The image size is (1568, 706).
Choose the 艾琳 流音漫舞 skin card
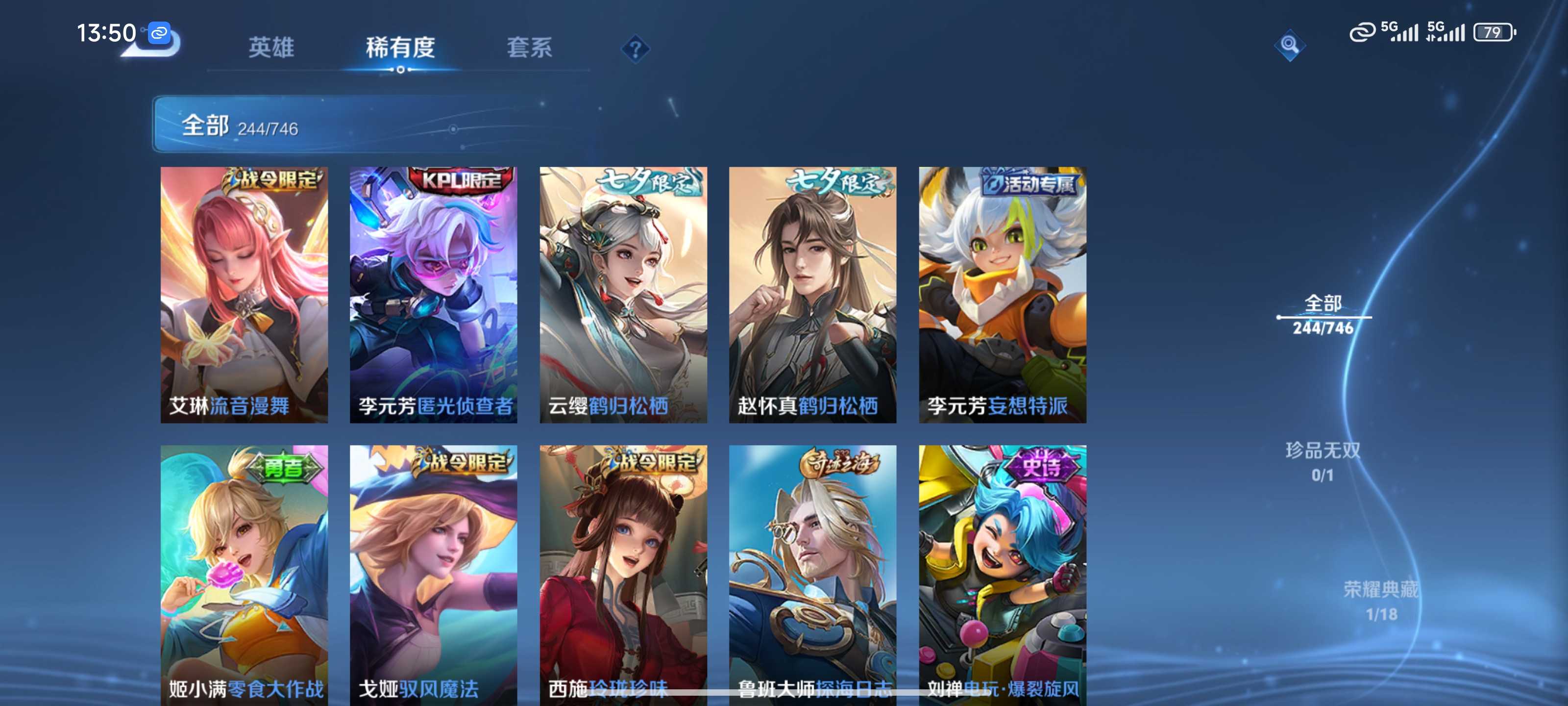coord(244,295)
